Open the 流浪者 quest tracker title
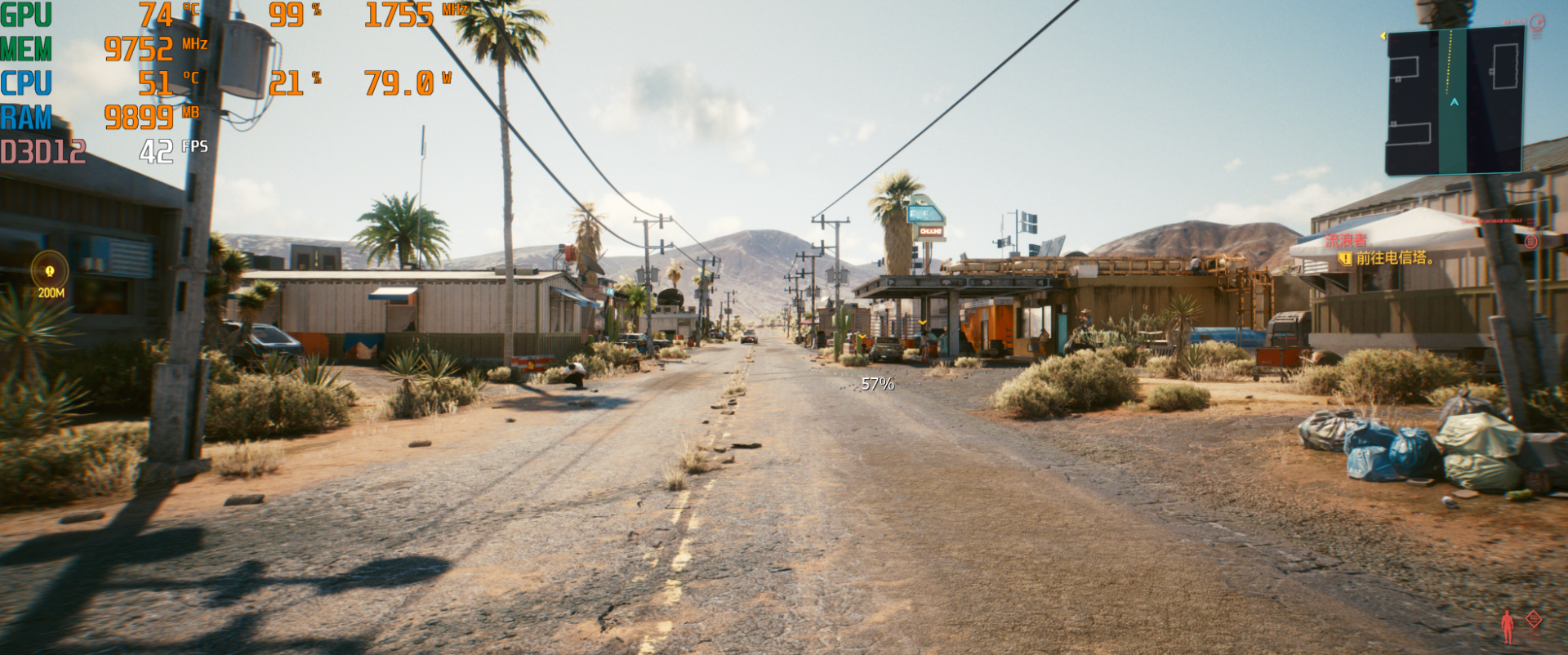The width and height of the screenshot is (1568, 655). 1345,241
